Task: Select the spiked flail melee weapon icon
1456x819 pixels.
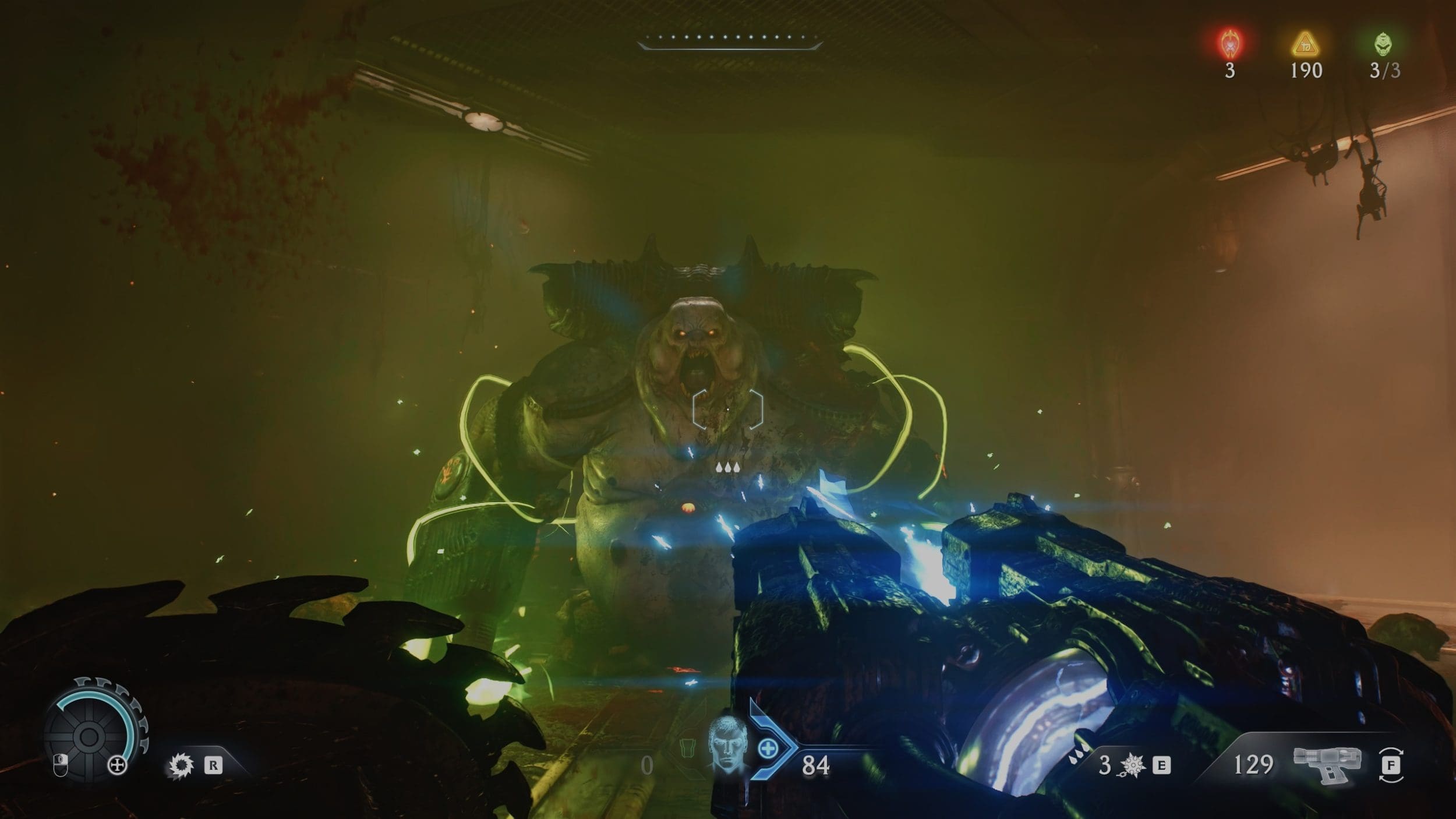Action: 1133,765
